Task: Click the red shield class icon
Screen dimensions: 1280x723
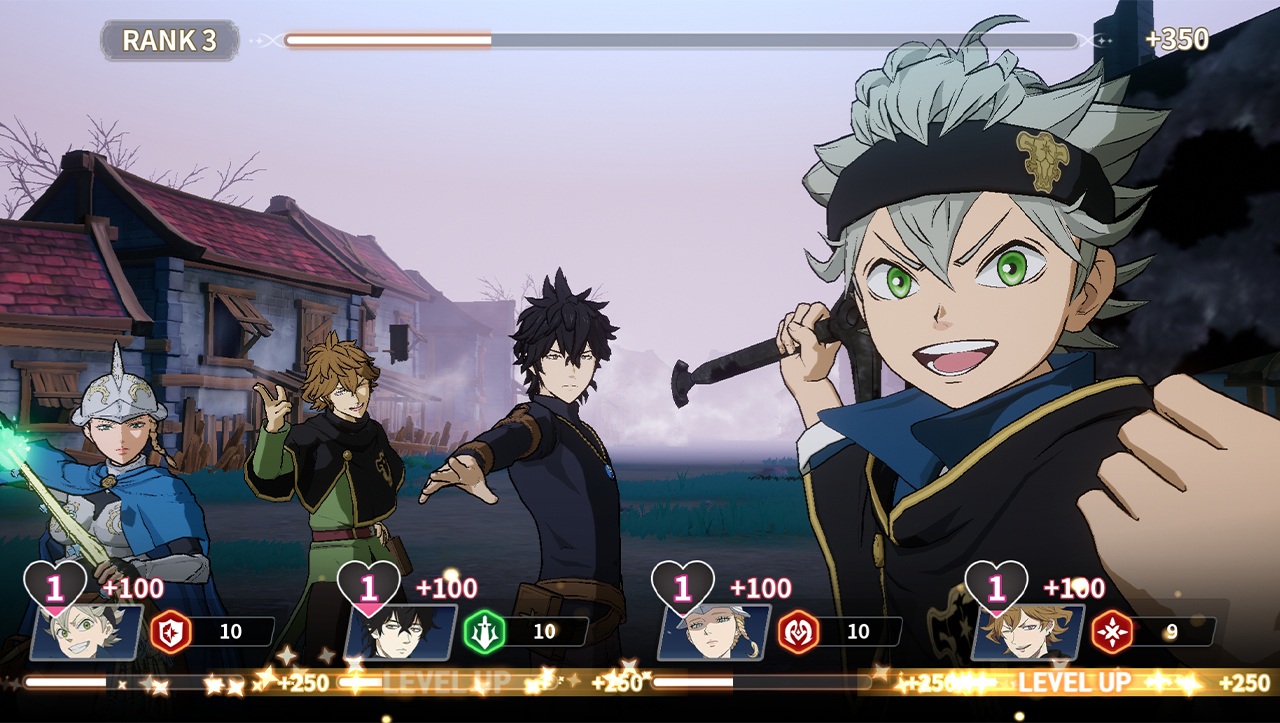Action: 170,632
